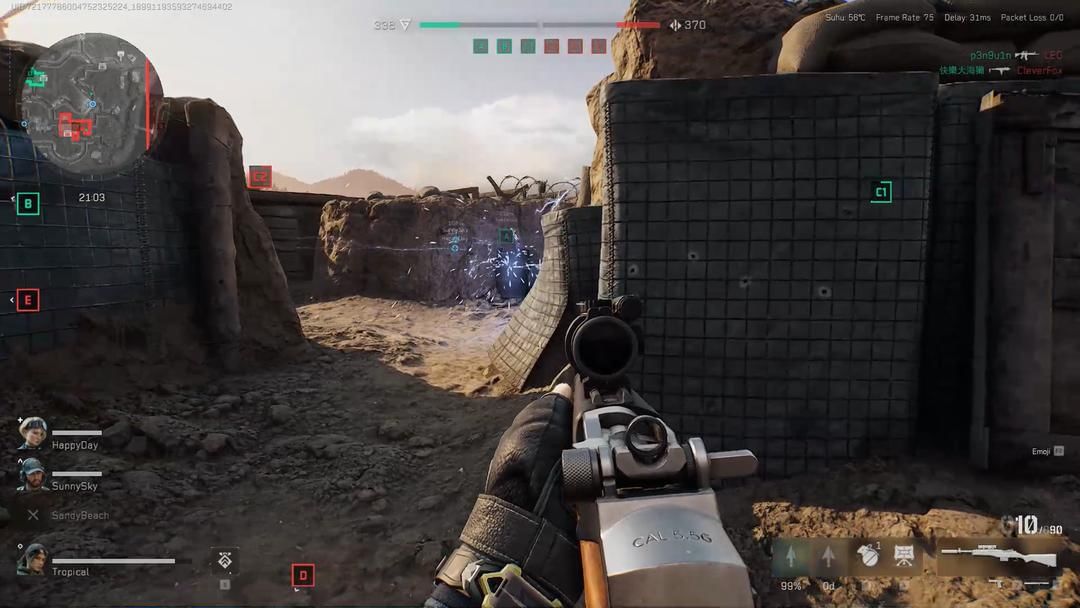Click Tropical's player portrait
Image resolution: width=1080 pixels, height=608 pixels.
(32, 559)
